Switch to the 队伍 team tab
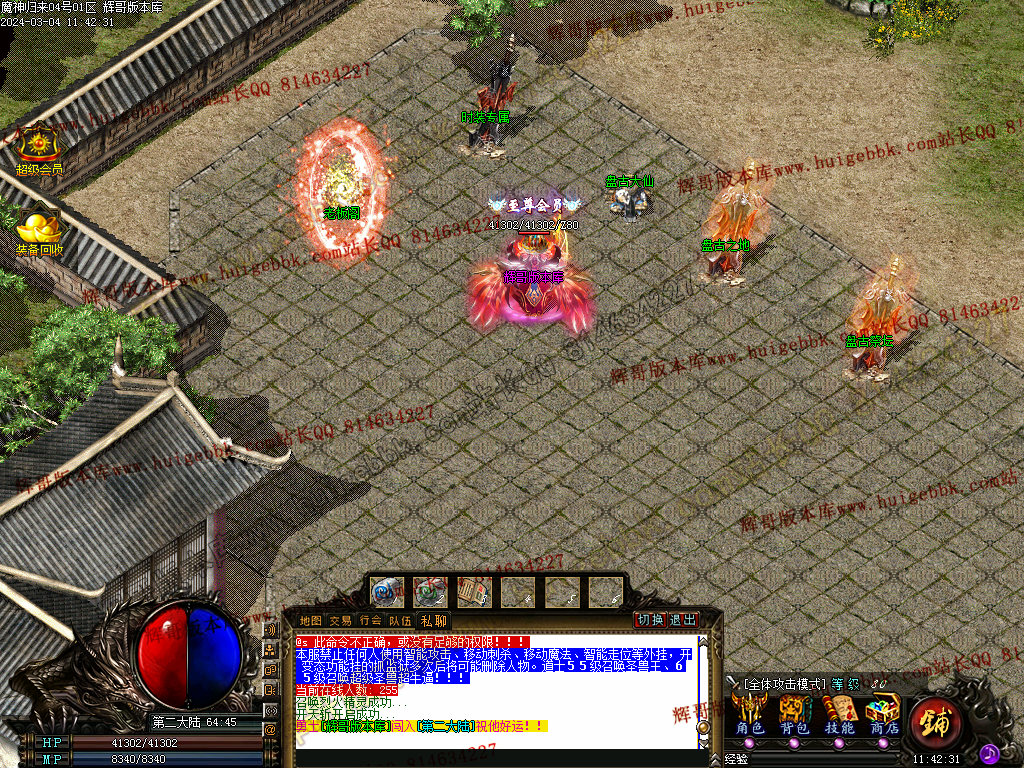The height and width of the screenshot is (768, 1024). point(400,621)
